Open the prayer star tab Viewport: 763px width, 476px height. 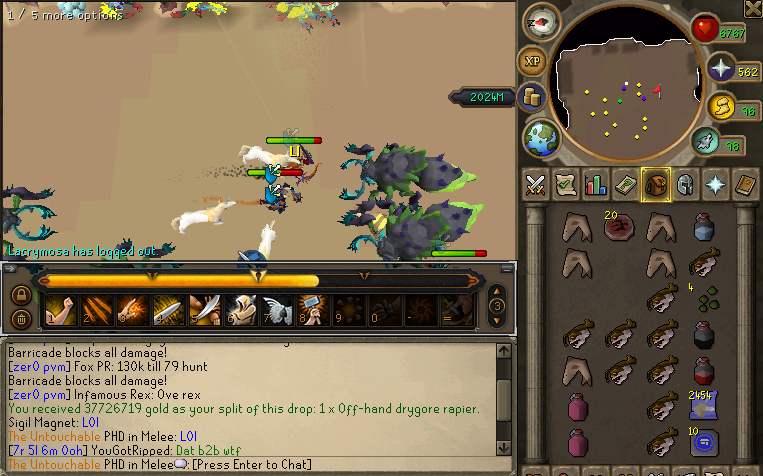(x=716, y=184)
